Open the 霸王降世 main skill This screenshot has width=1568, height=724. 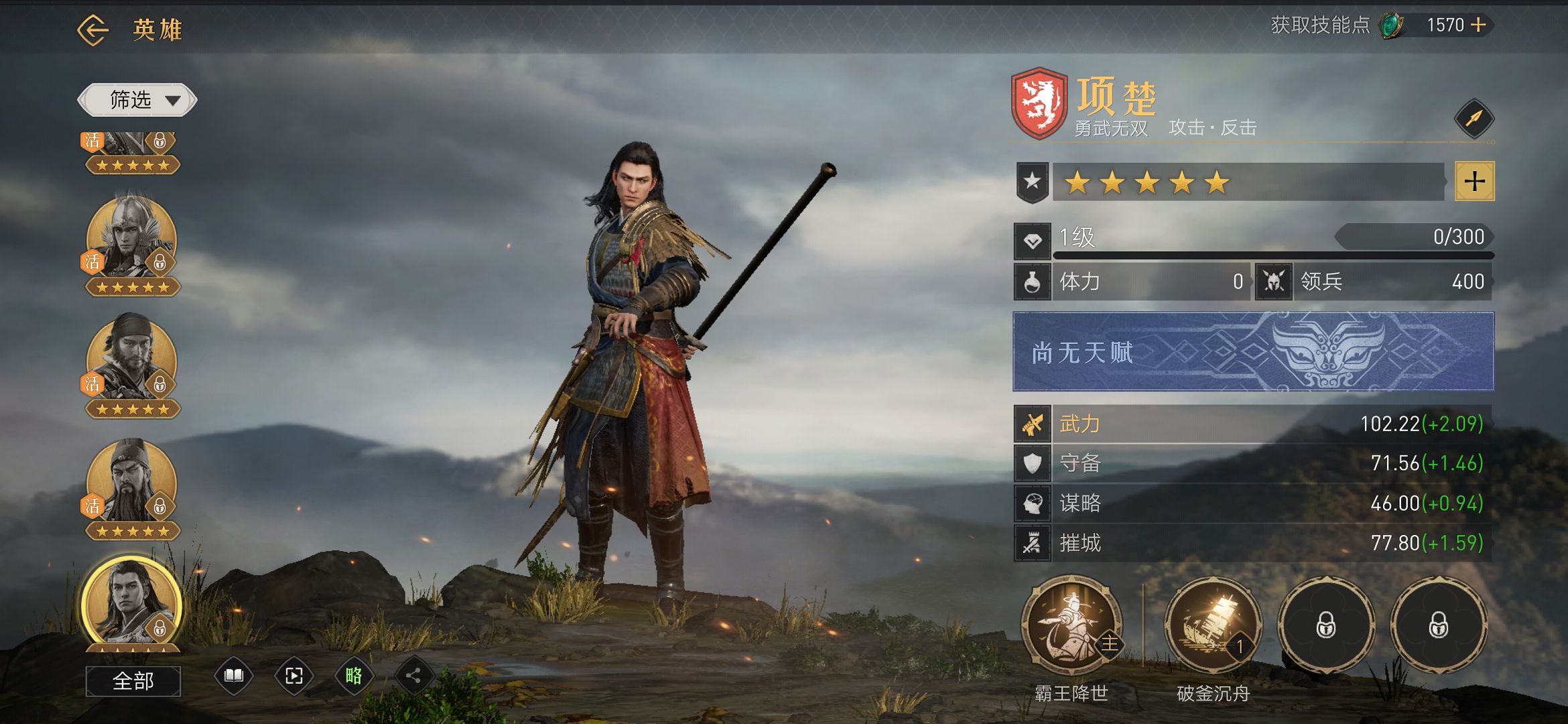(1071, 625)
